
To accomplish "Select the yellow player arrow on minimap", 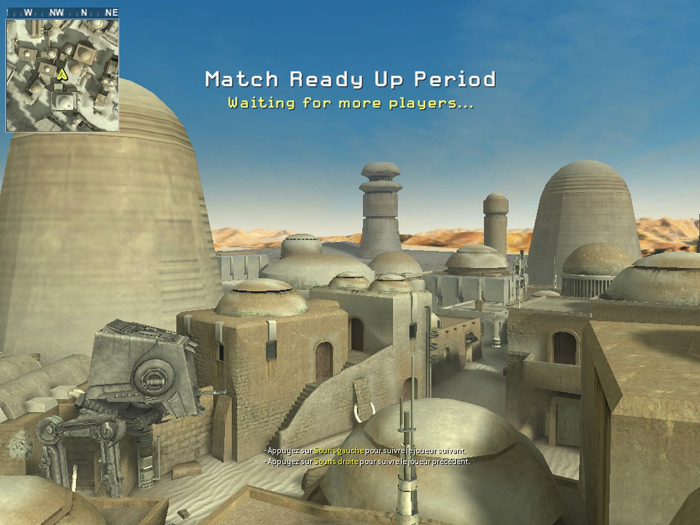I will pos(62,74).
